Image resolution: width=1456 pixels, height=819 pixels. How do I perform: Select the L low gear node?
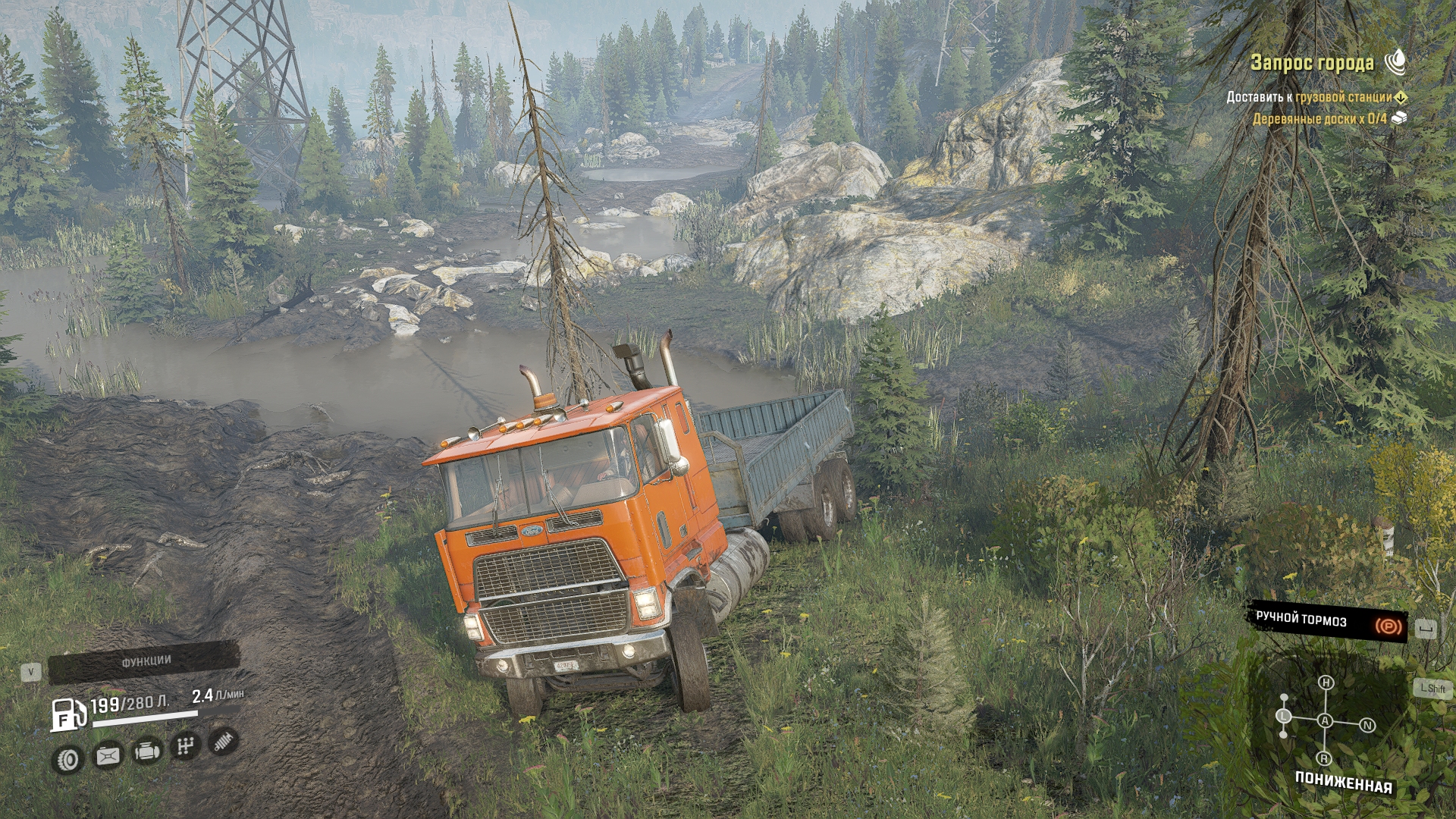(1284, 716)
